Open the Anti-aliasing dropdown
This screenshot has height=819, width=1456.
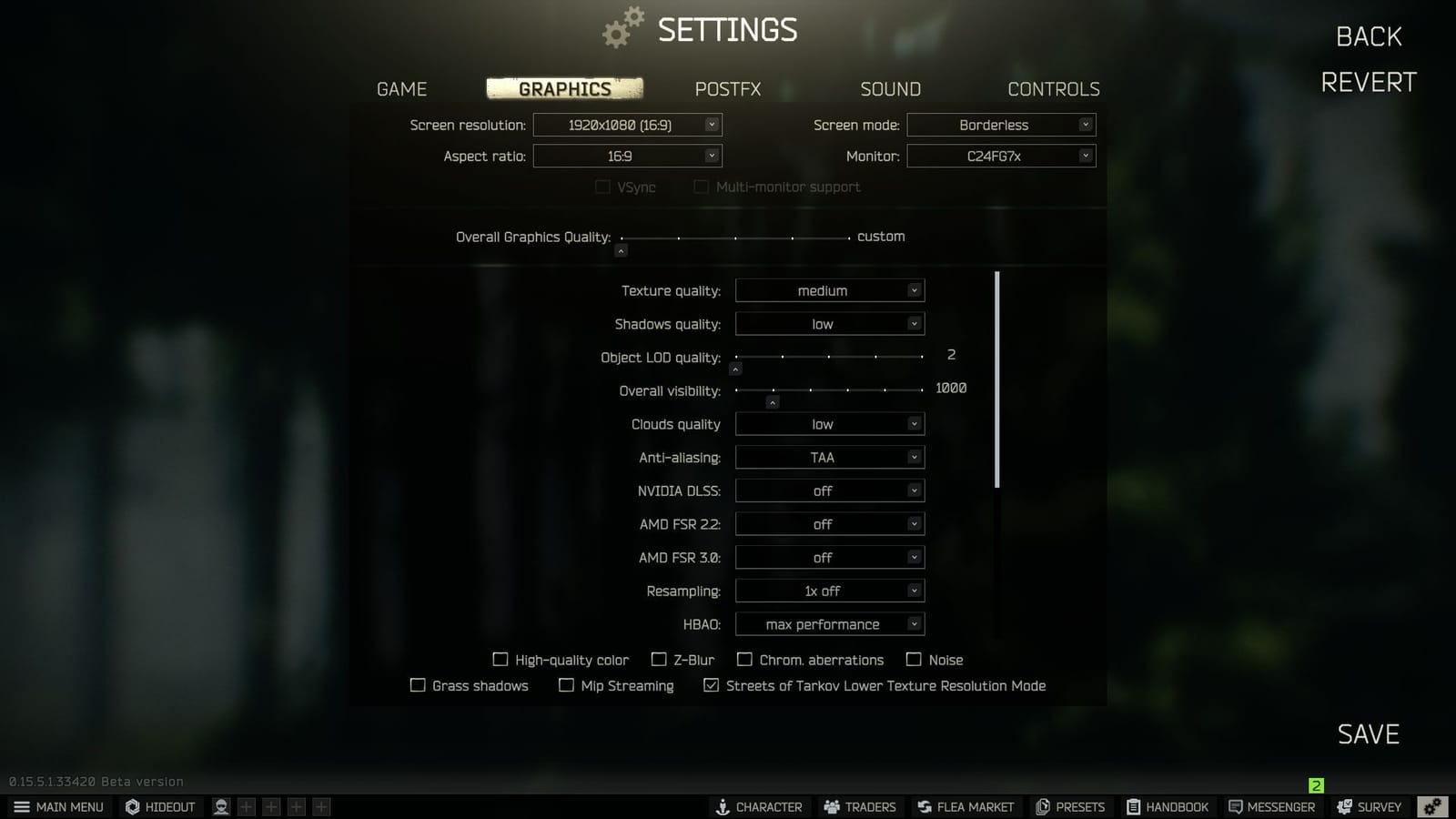(829, 457)
